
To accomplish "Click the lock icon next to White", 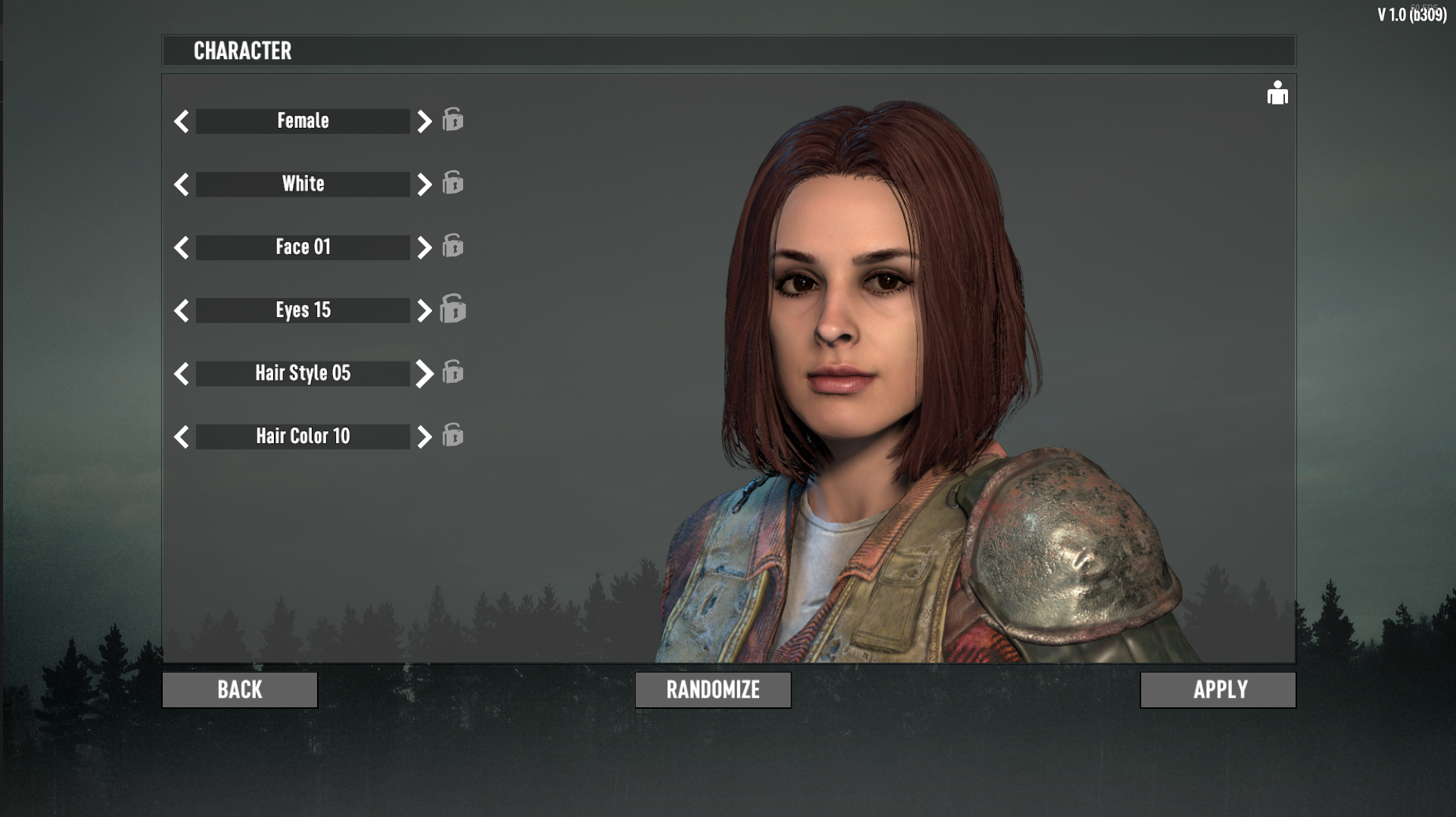I will click(453, 183).
